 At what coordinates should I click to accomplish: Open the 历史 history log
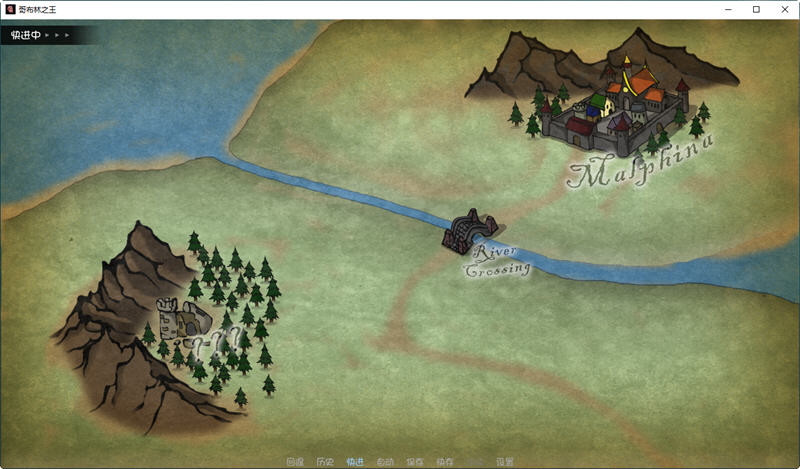click(324, 462)
